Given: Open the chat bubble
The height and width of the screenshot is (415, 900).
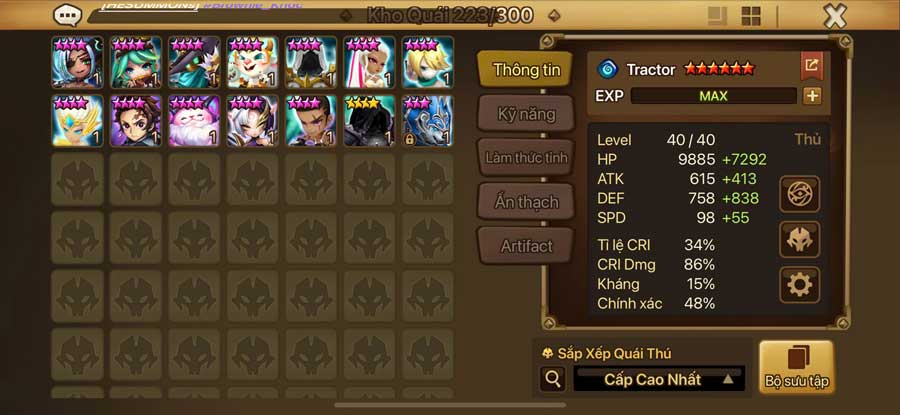Looking at the screenshot, I should point(69,15).
